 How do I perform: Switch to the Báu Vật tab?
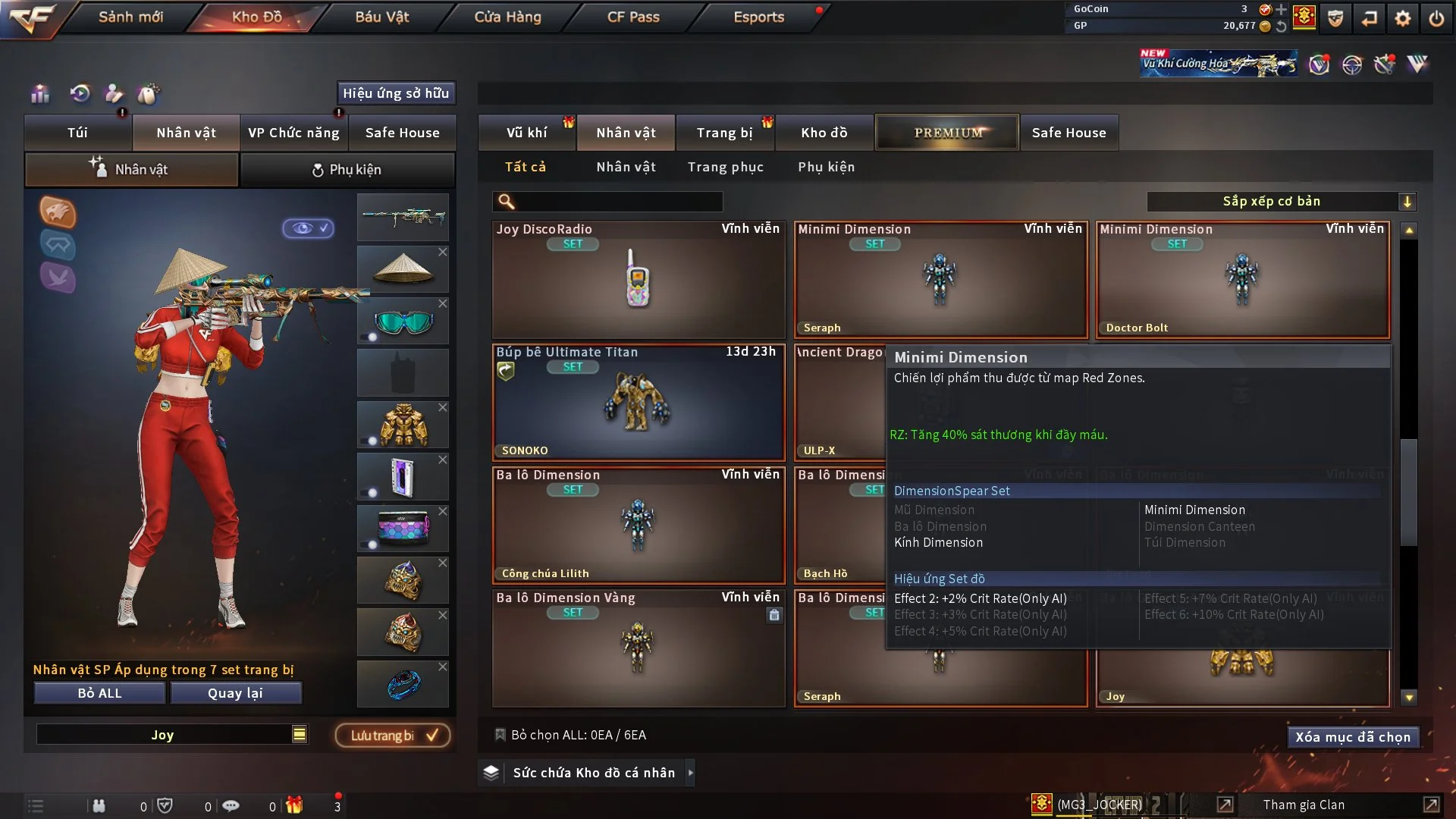(381, 17)
